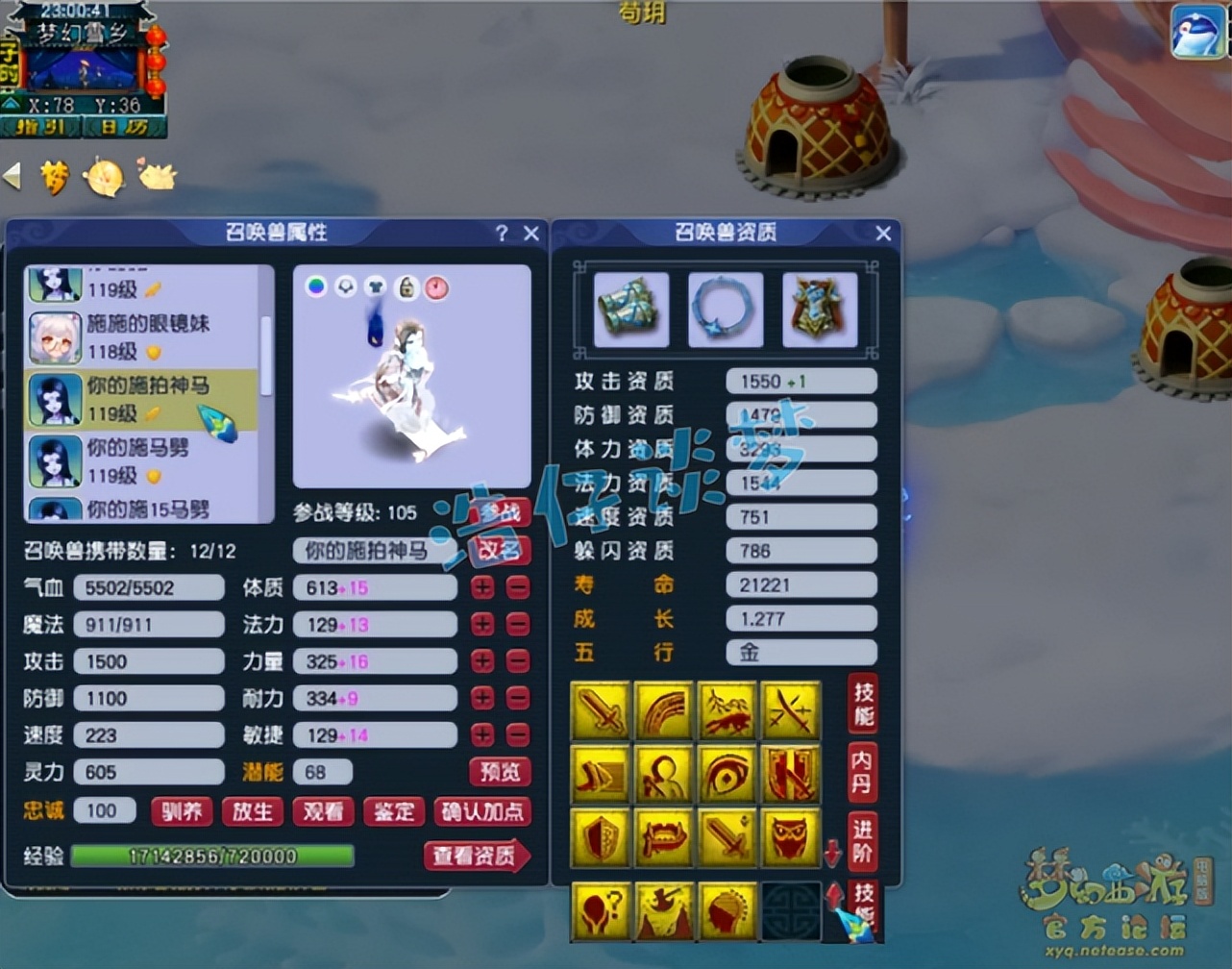1232x969 pixels.
Task: Click the red clock icon above the pet model
Action: (437, 287)
